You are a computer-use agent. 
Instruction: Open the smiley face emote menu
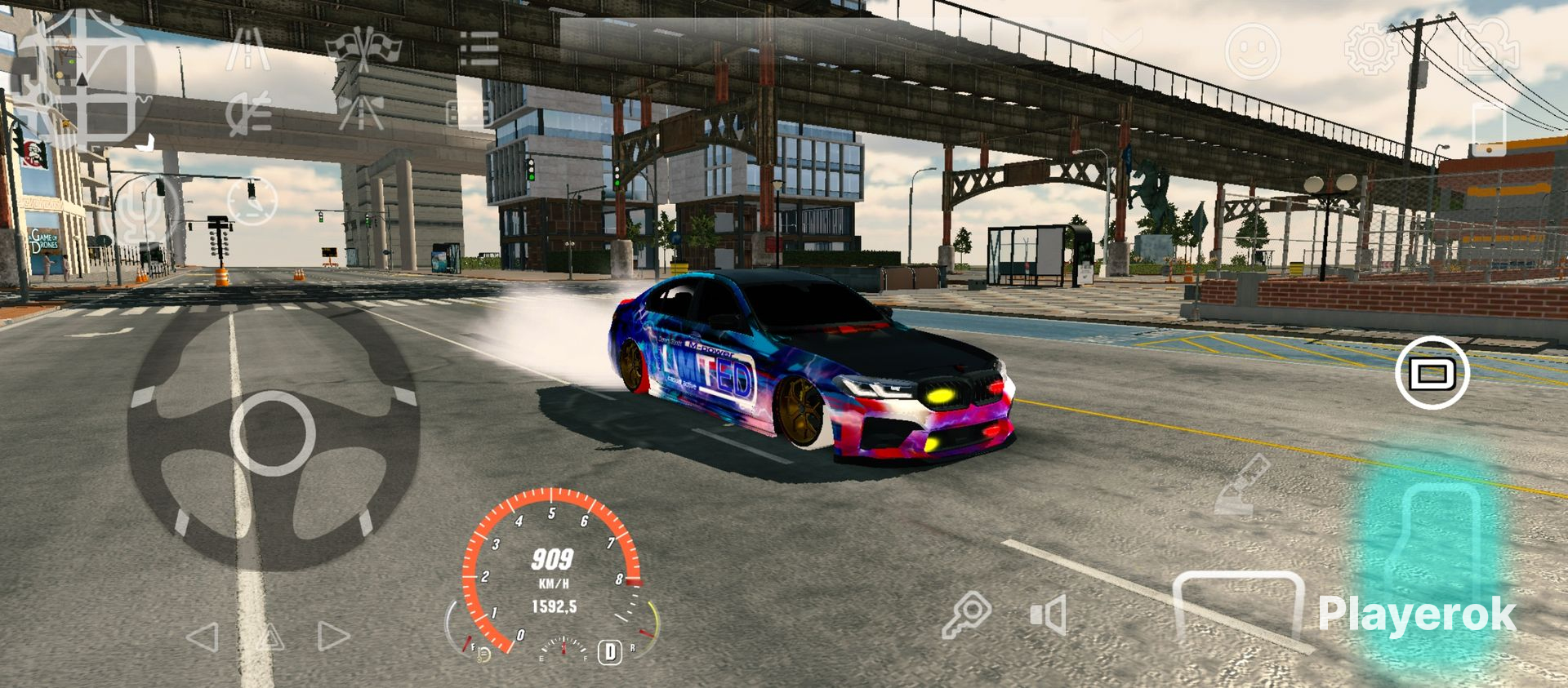tap(1252, 51)
